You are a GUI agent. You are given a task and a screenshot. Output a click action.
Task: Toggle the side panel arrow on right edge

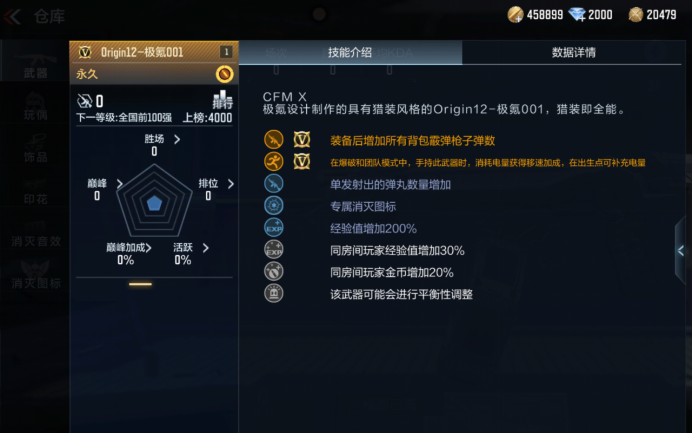[x=681, y=251]
